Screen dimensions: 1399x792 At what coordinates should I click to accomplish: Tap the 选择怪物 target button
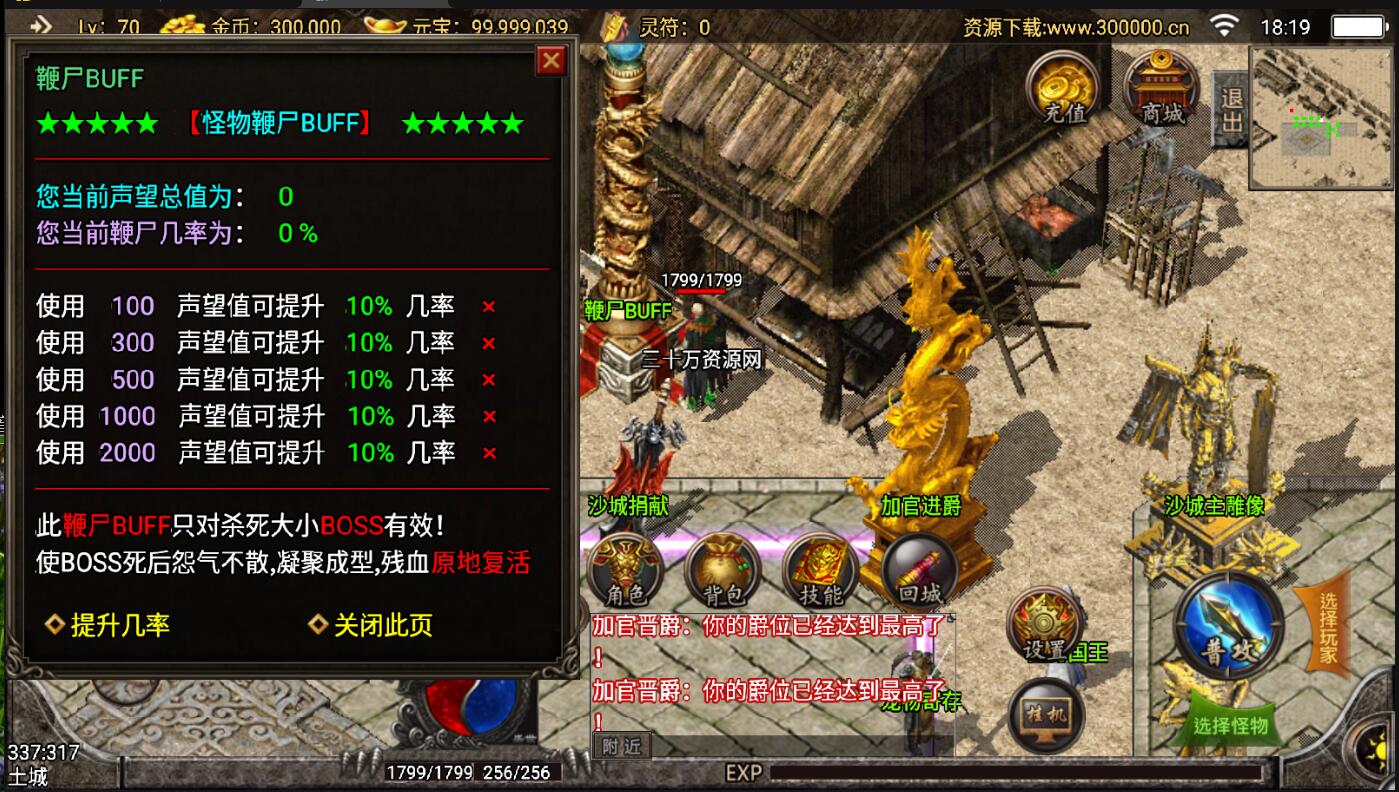[1229, 726]
